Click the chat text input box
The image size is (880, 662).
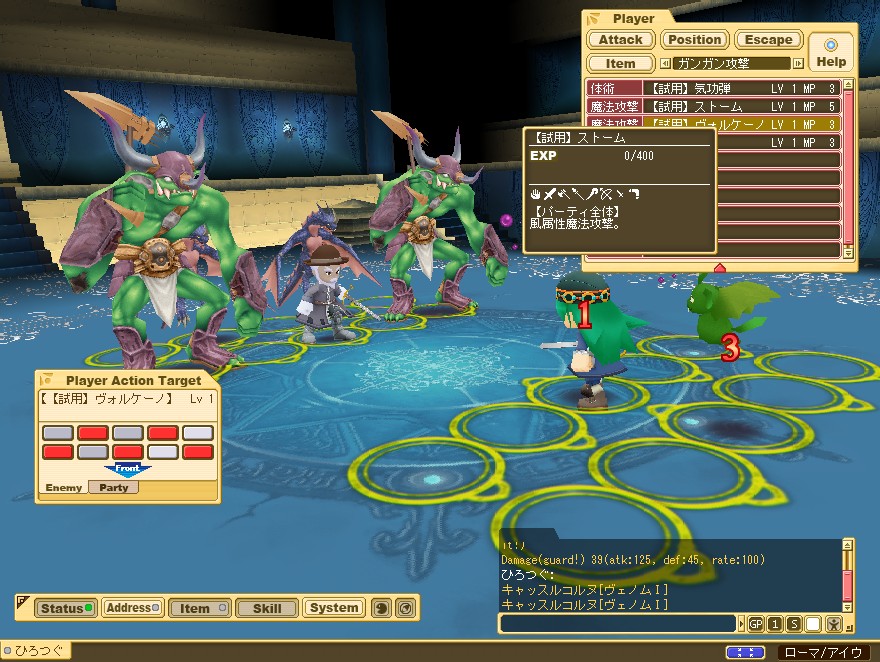(x=620, y=623)
